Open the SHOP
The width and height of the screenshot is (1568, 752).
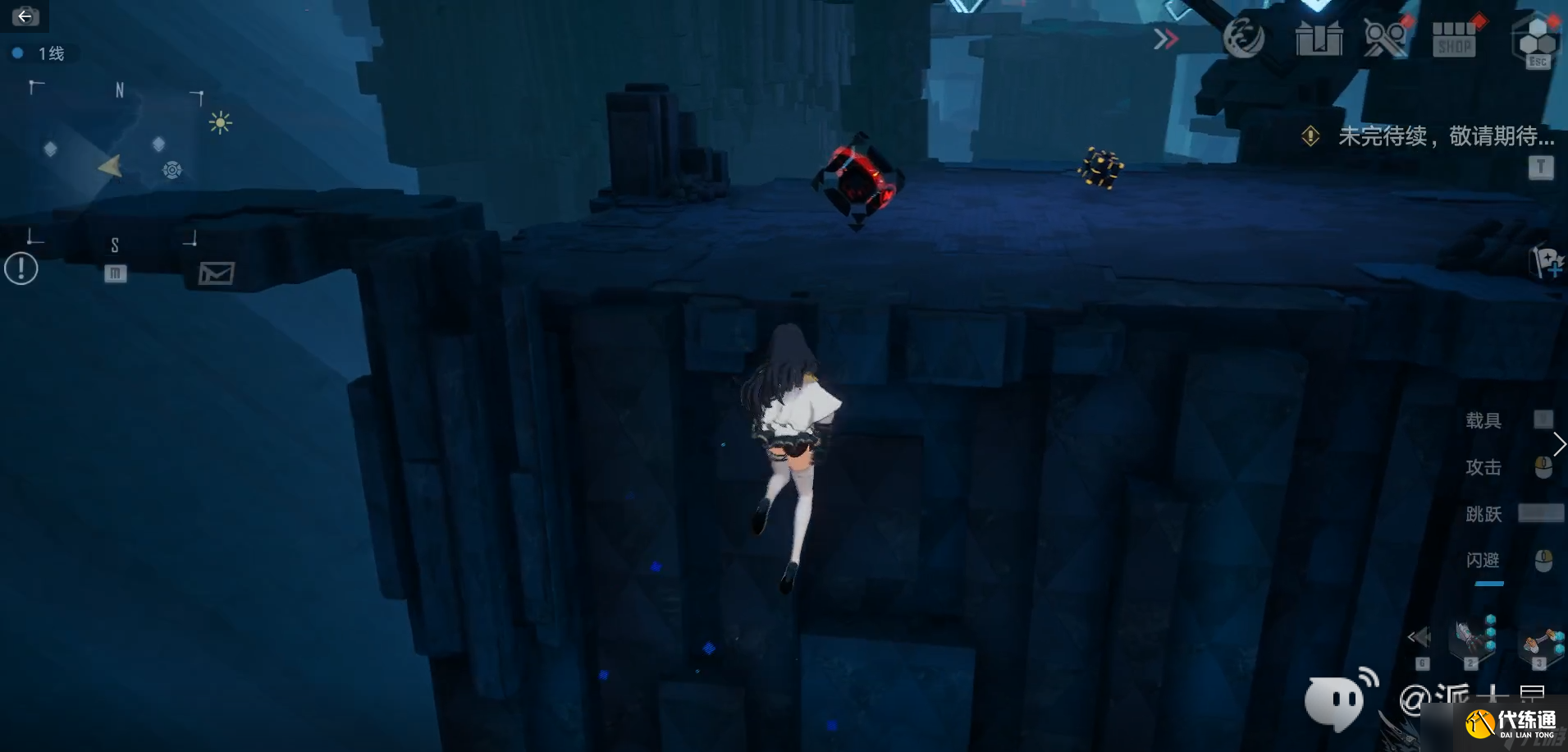pos(1454,39)
